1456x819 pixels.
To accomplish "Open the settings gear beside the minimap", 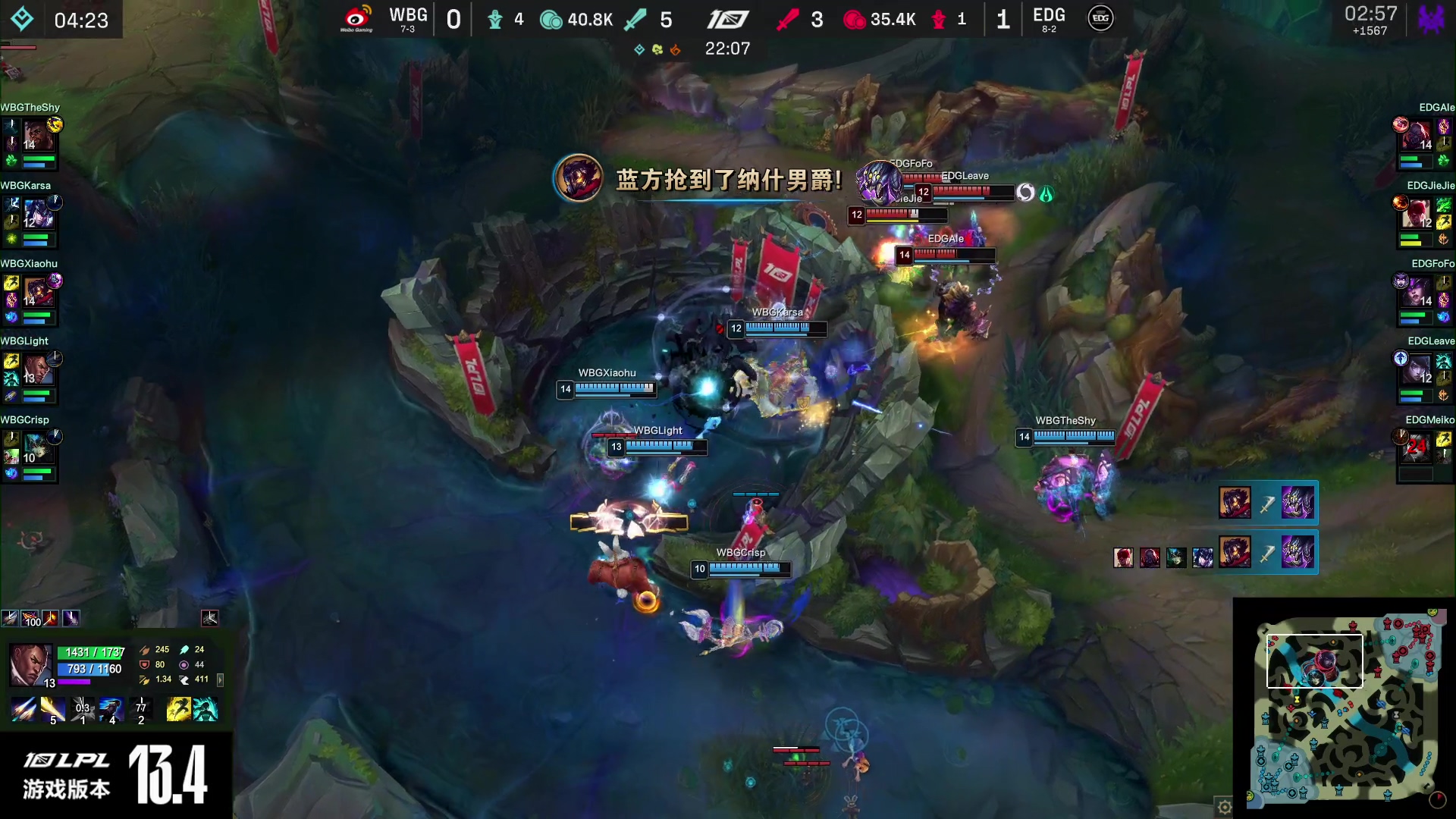I will pyautogui.click(x=1225, y=807).
